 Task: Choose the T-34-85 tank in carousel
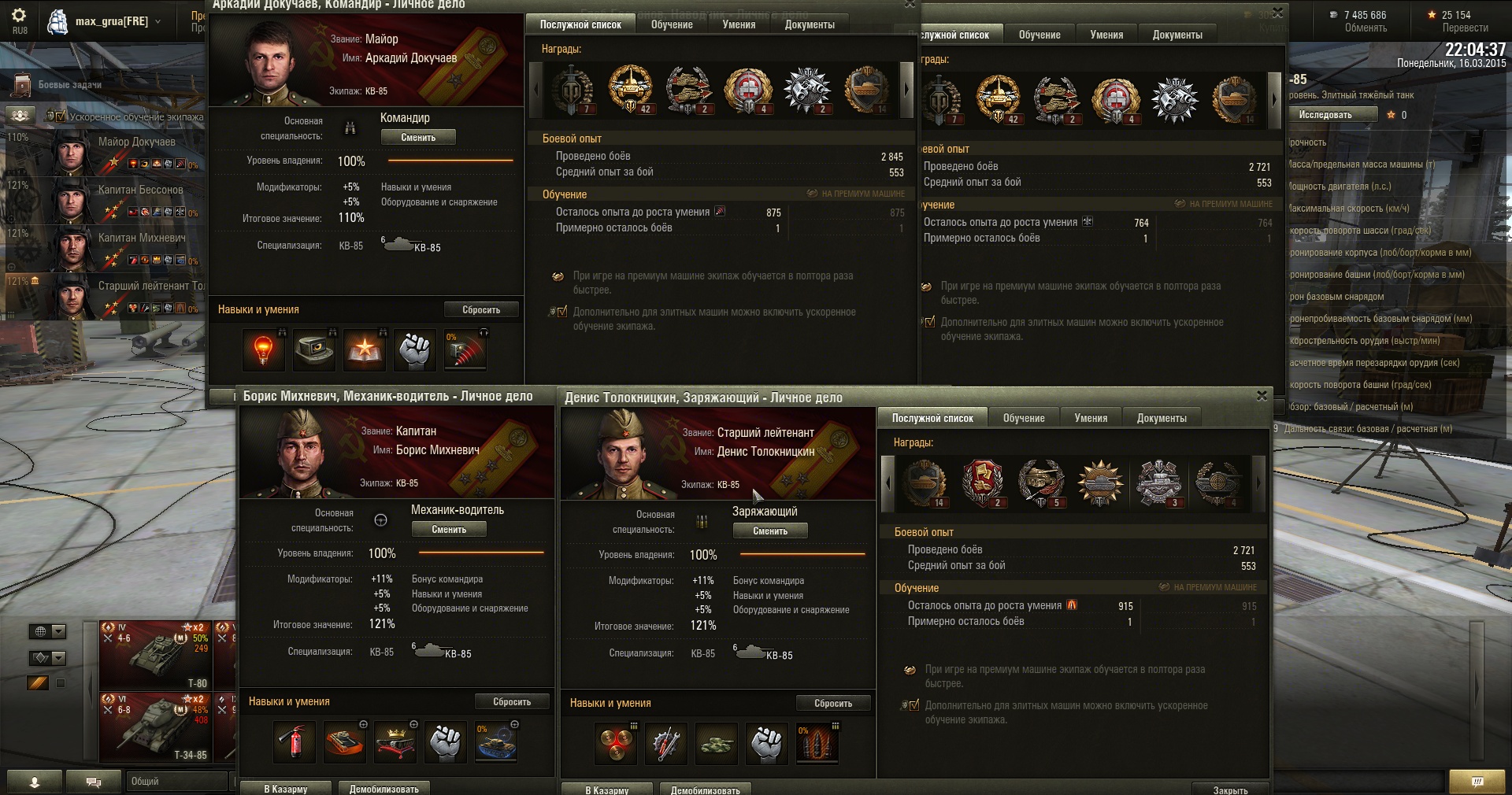point(167,727)
